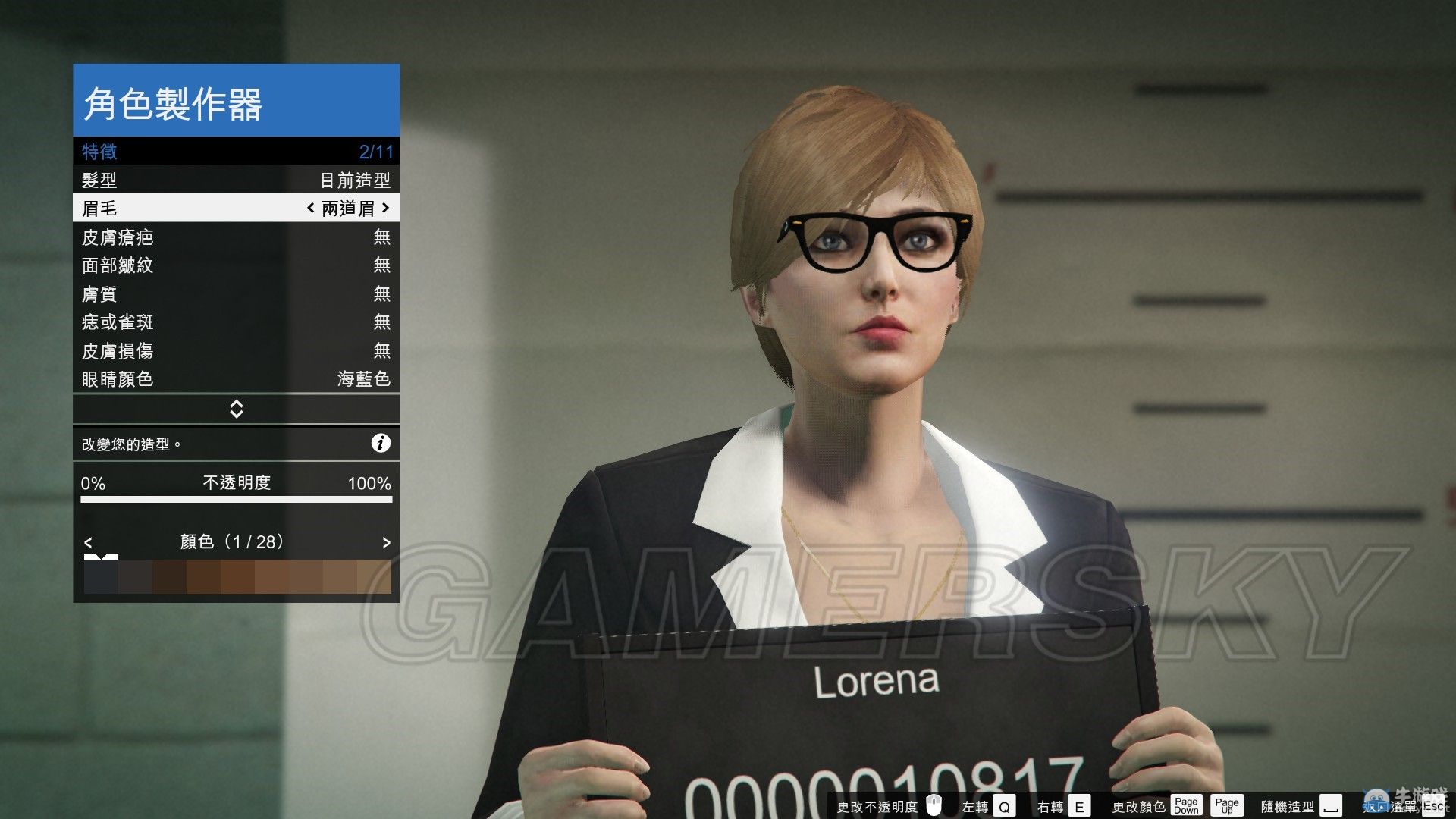The image size is (1456, 819).
Task: Go to next color with right arrow
Action: tap(386, 543)
